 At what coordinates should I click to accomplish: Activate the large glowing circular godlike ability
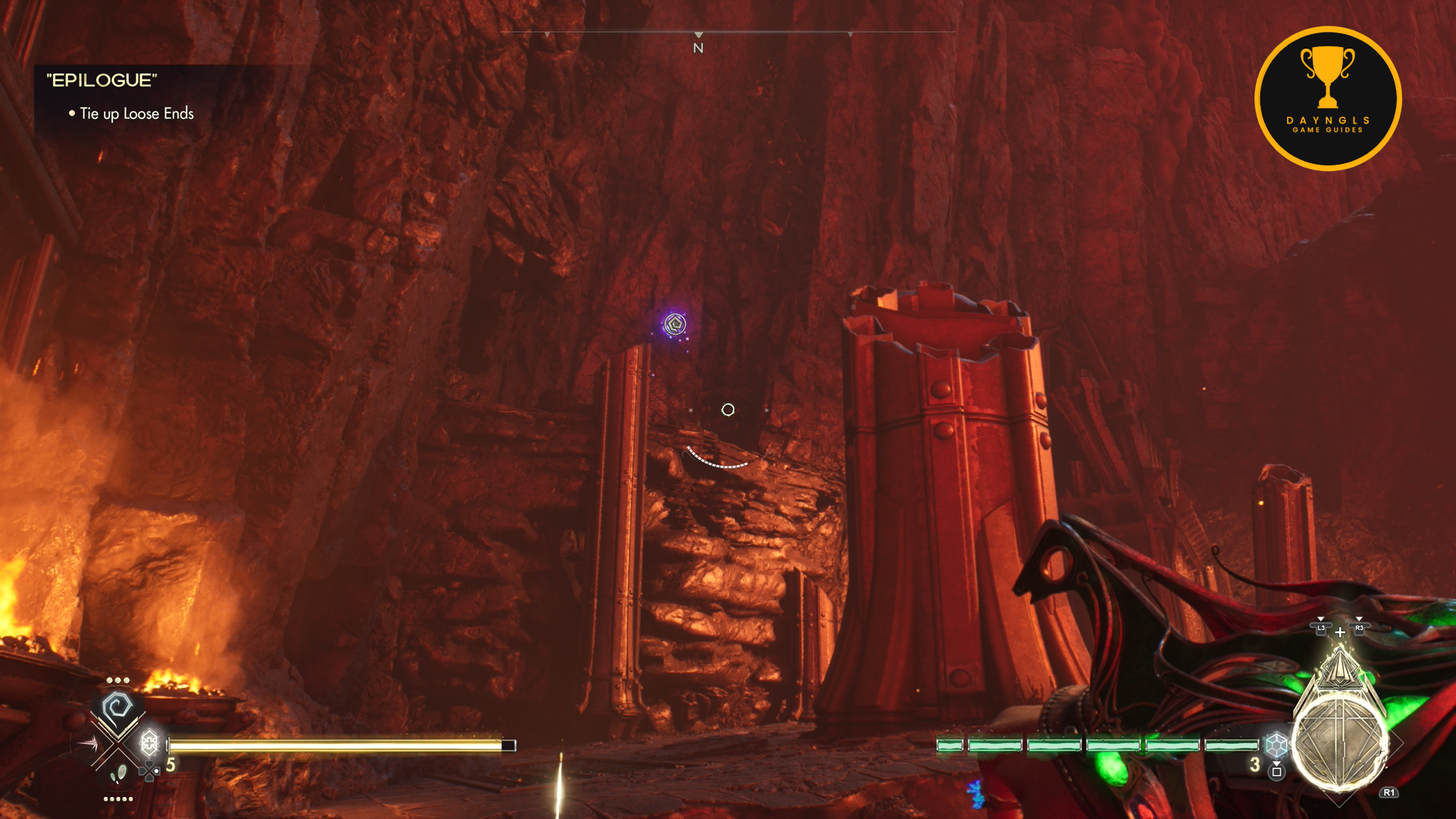[x=1339, y=744]
